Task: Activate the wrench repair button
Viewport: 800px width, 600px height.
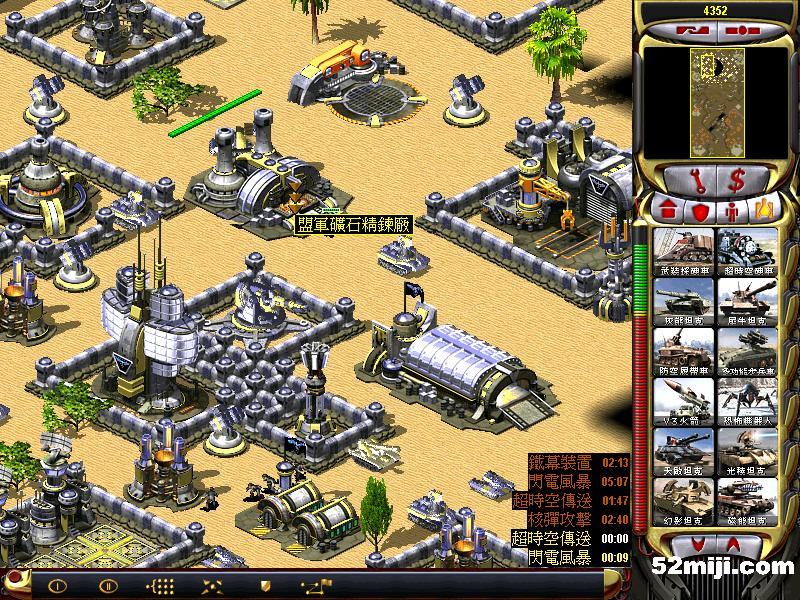Action: coord(698,179)
